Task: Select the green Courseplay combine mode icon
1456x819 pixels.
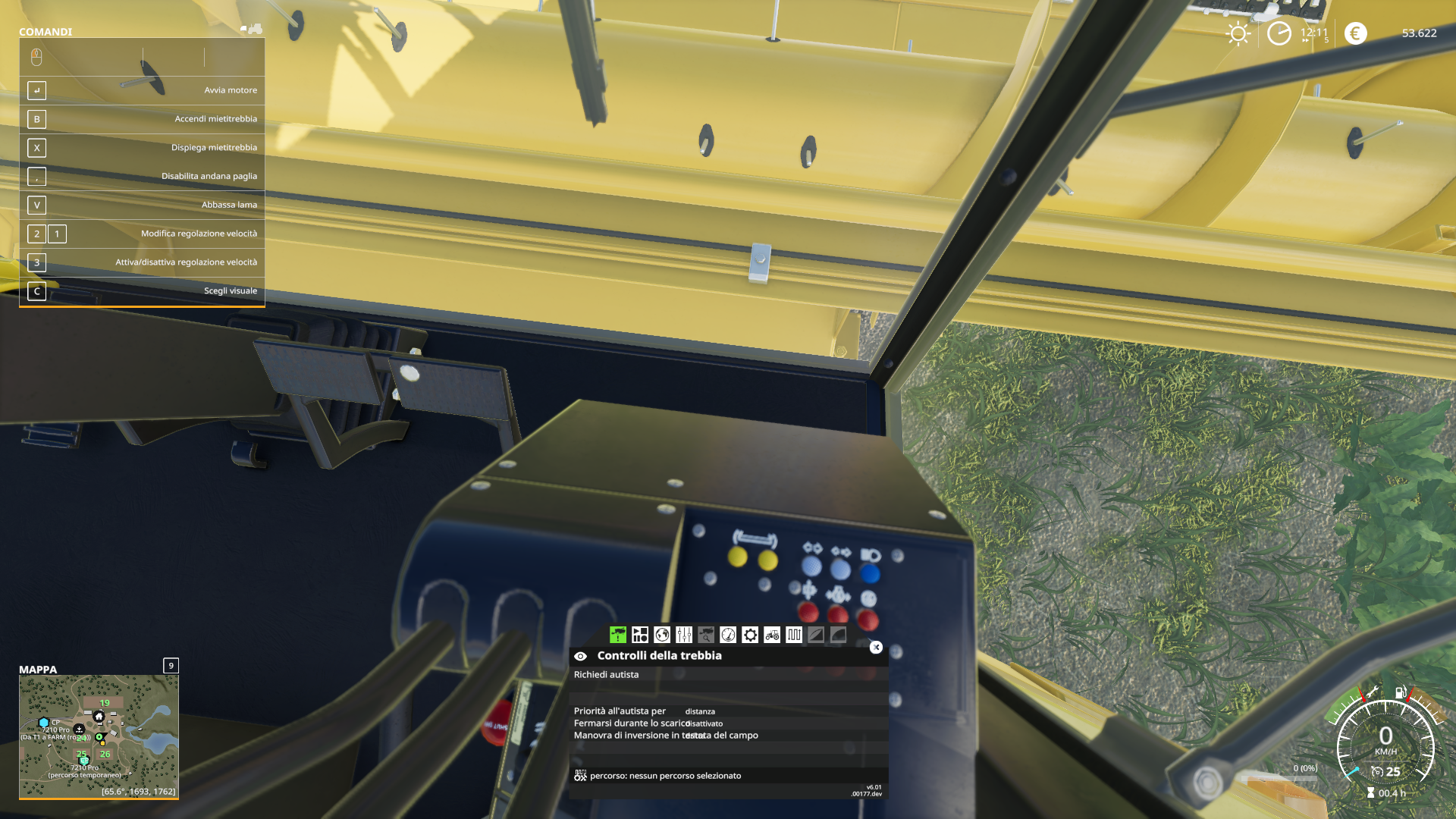Action: (x=618, y=635)
